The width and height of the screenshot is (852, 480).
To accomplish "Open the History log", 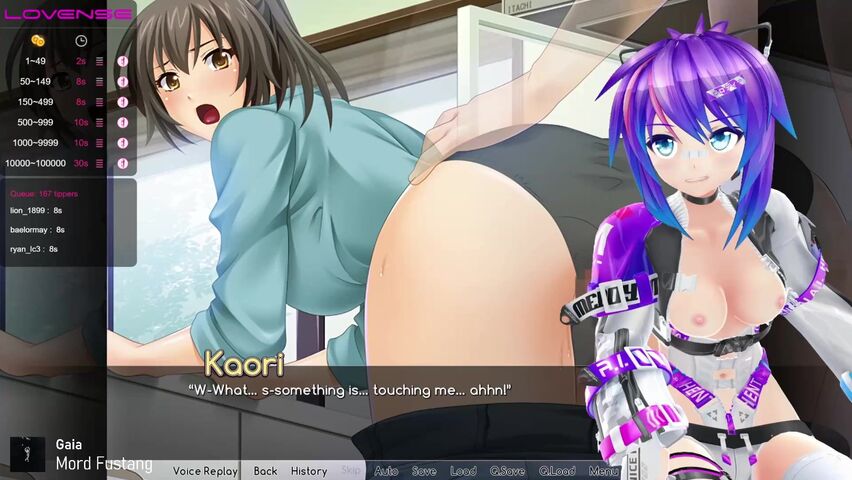I will [309, 471].
